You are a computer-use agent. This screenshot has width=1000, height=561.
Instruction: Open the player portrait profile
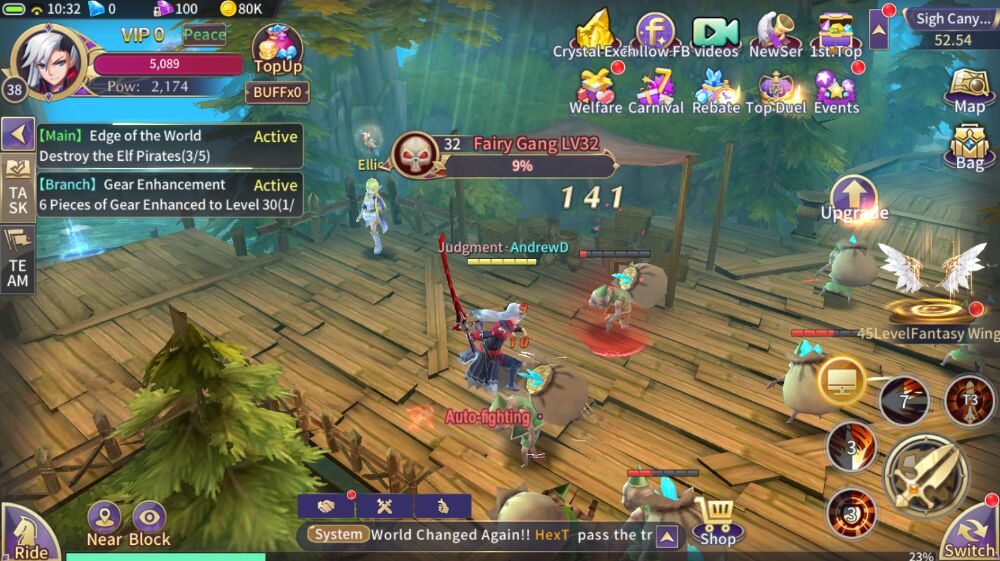[49, 60]
